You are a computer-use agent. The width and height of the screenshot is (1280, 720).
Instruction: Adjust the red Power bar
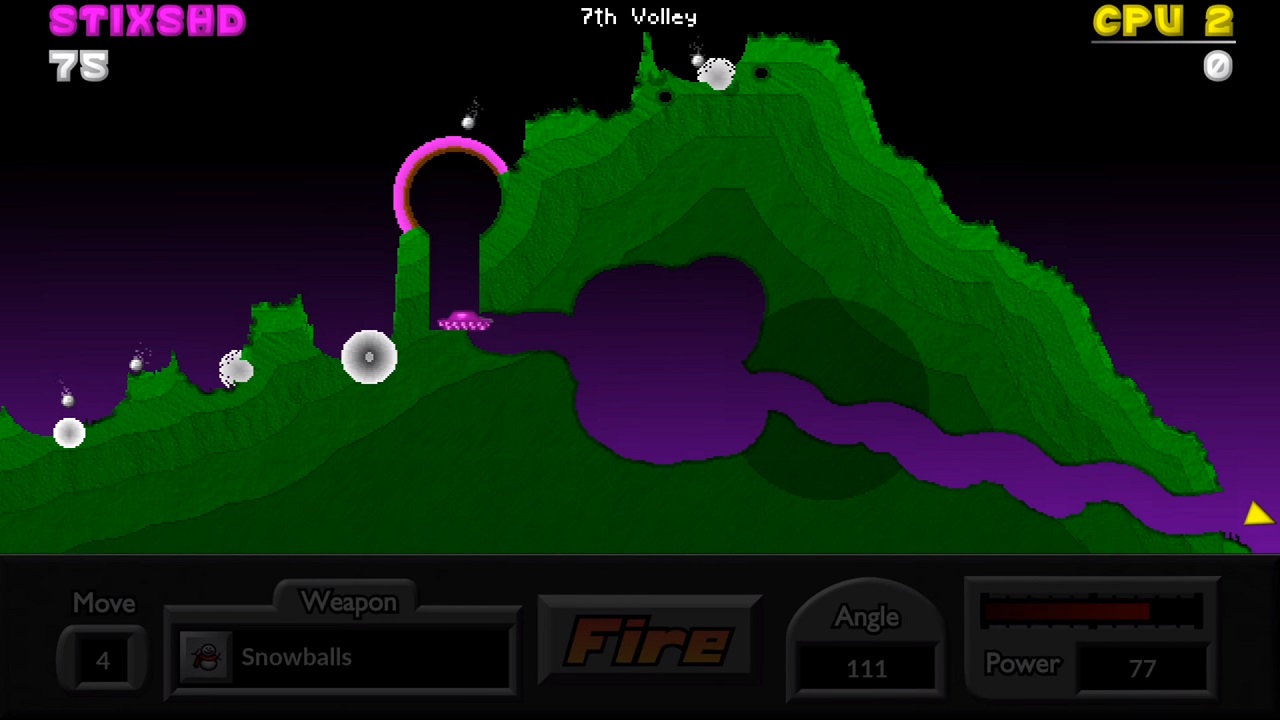(1091, 611)
